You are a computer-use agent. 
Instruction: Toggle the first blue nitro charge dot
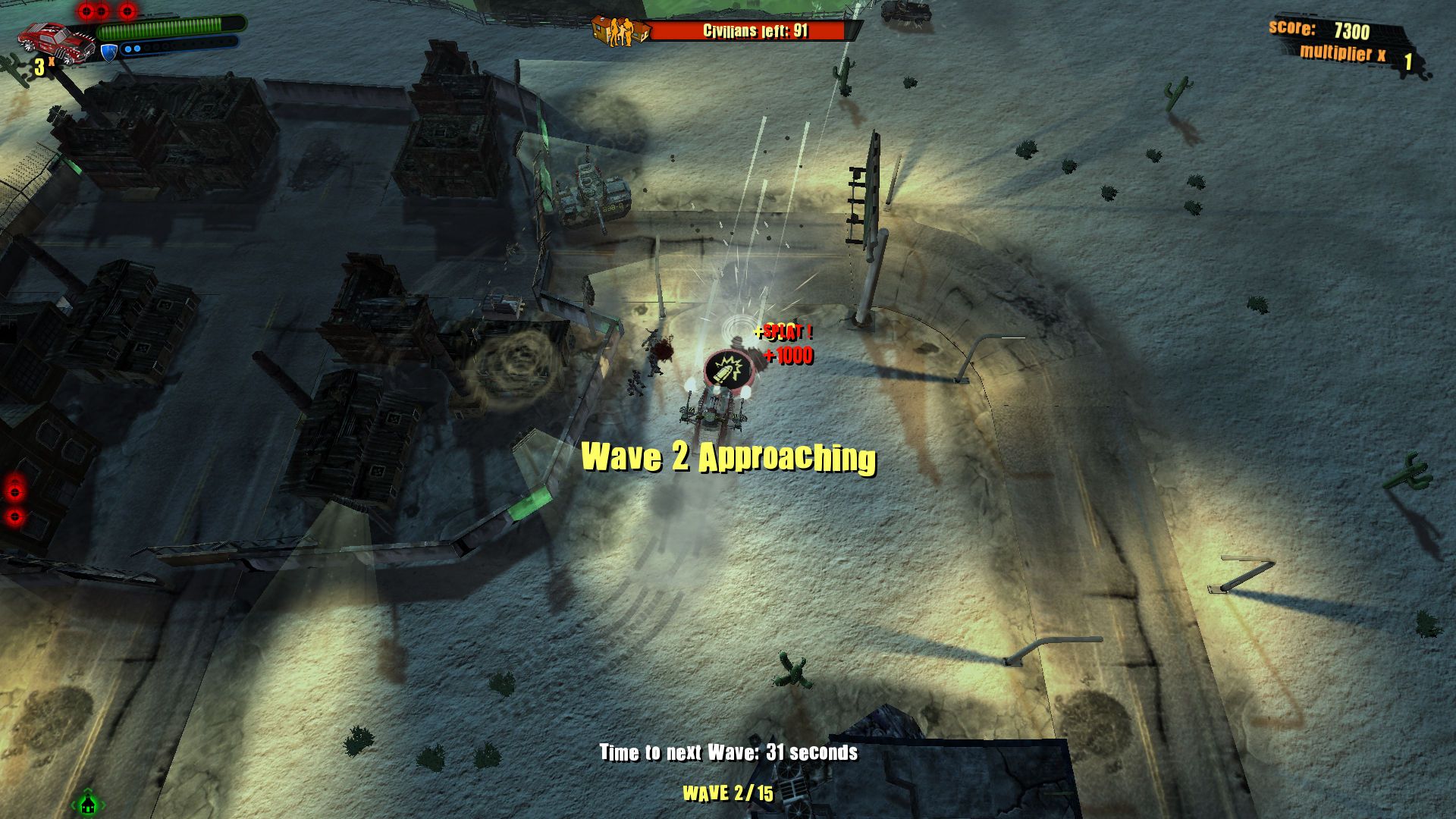(128, 49)
